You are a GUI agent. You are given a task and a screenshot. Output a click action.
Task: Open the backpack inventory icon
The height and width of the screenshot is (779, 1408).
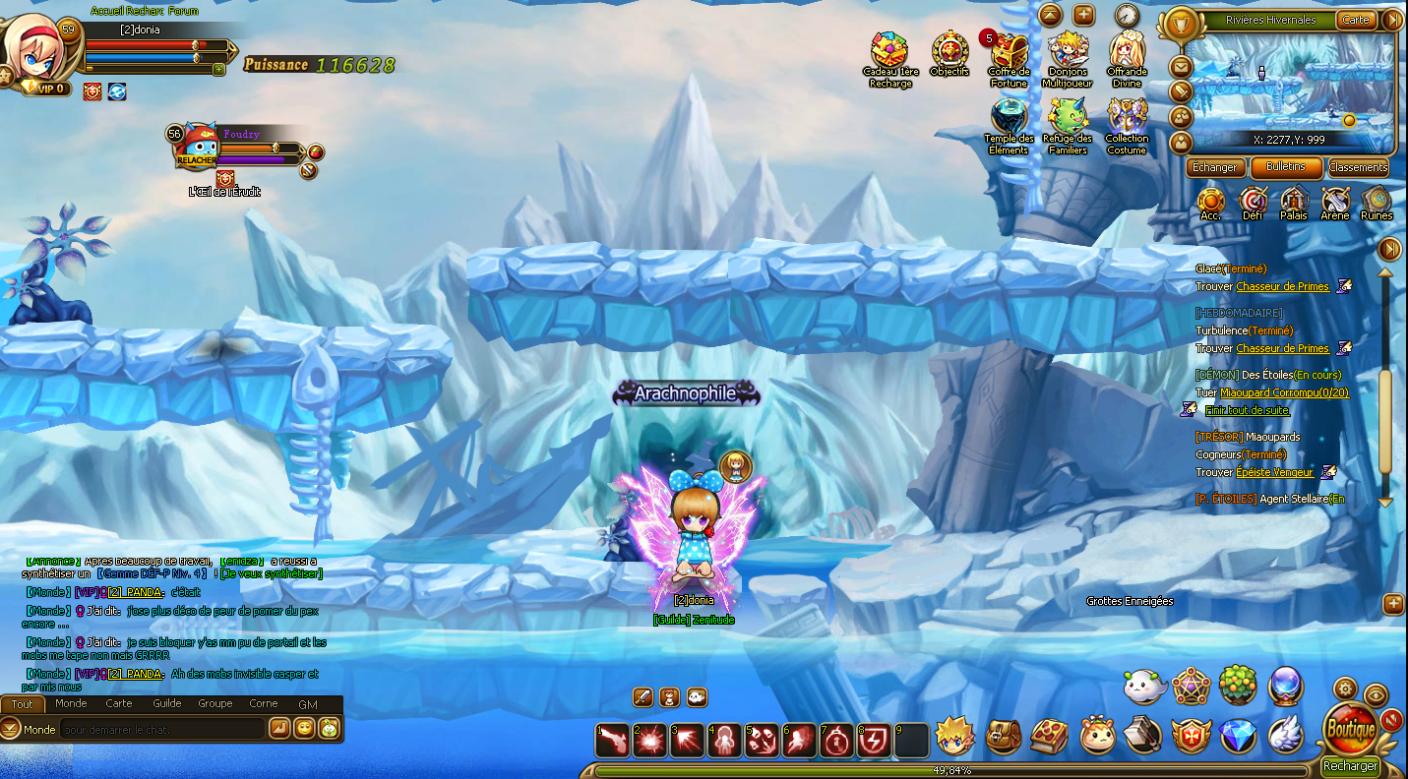point(1003,737)
